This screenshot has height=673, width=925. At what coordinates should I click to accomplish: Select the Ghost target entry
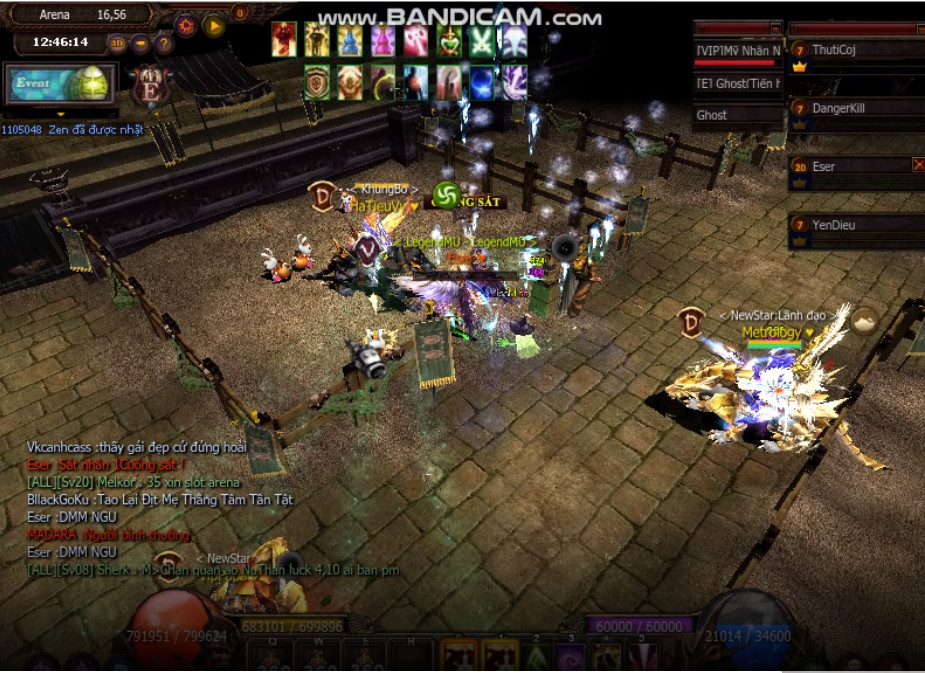pos(738,115)
